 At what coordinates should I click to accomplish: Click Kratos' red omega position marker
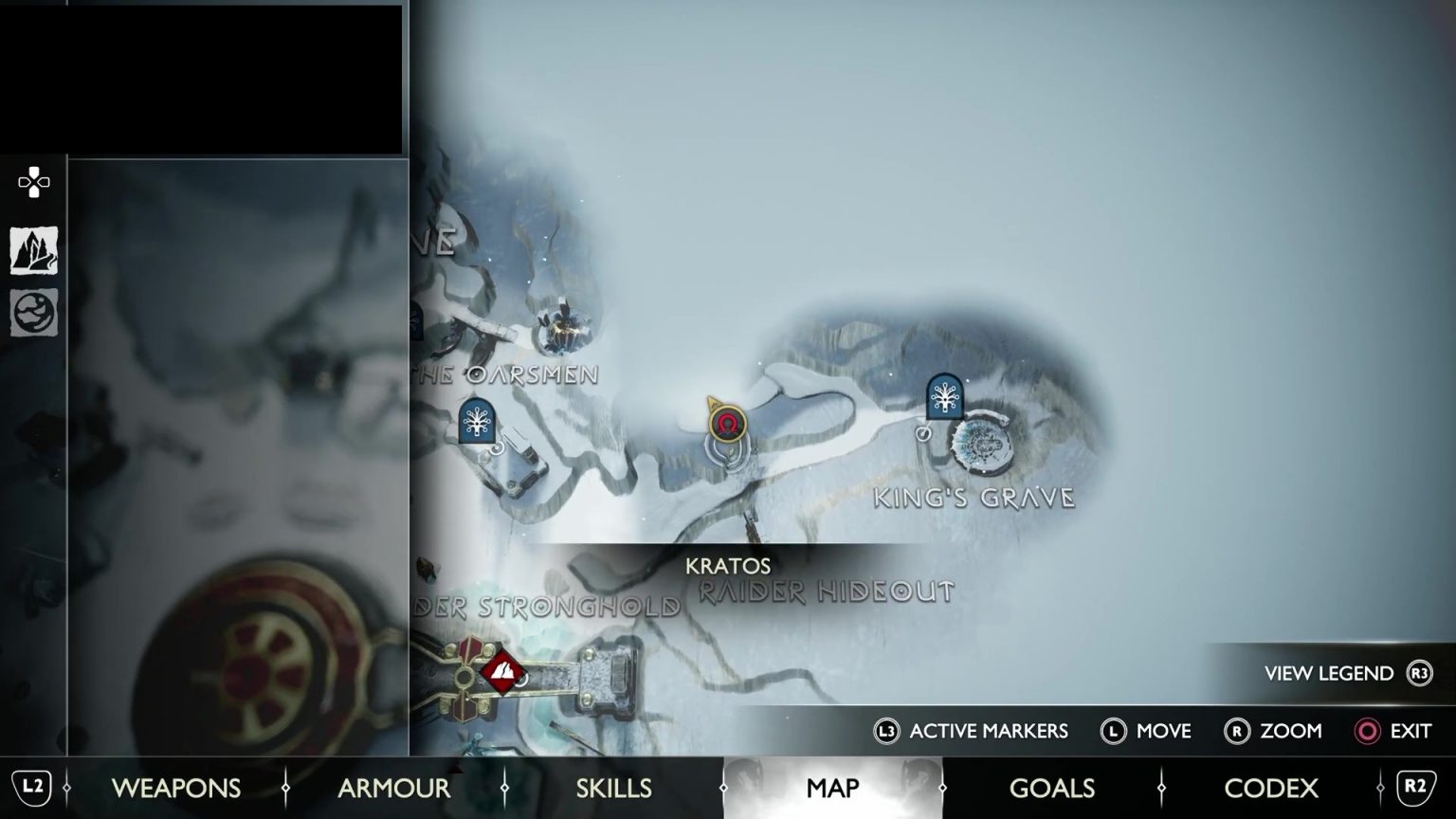[x=727, y=426]
